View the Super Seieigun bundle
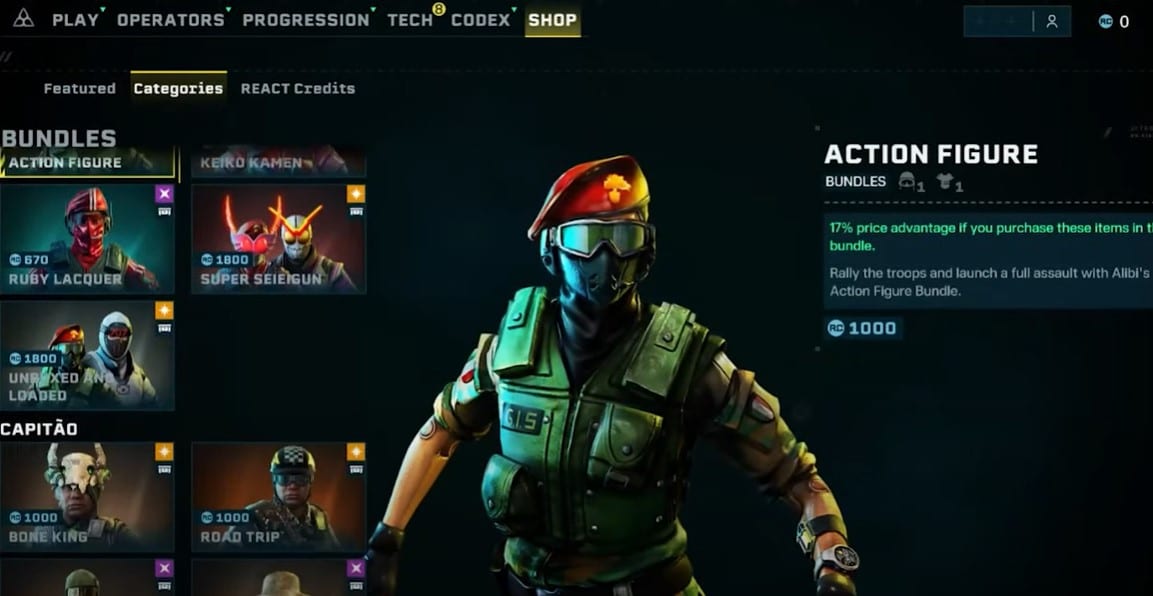This screenshot has width=1153, height=596. (x=278, y=238)
